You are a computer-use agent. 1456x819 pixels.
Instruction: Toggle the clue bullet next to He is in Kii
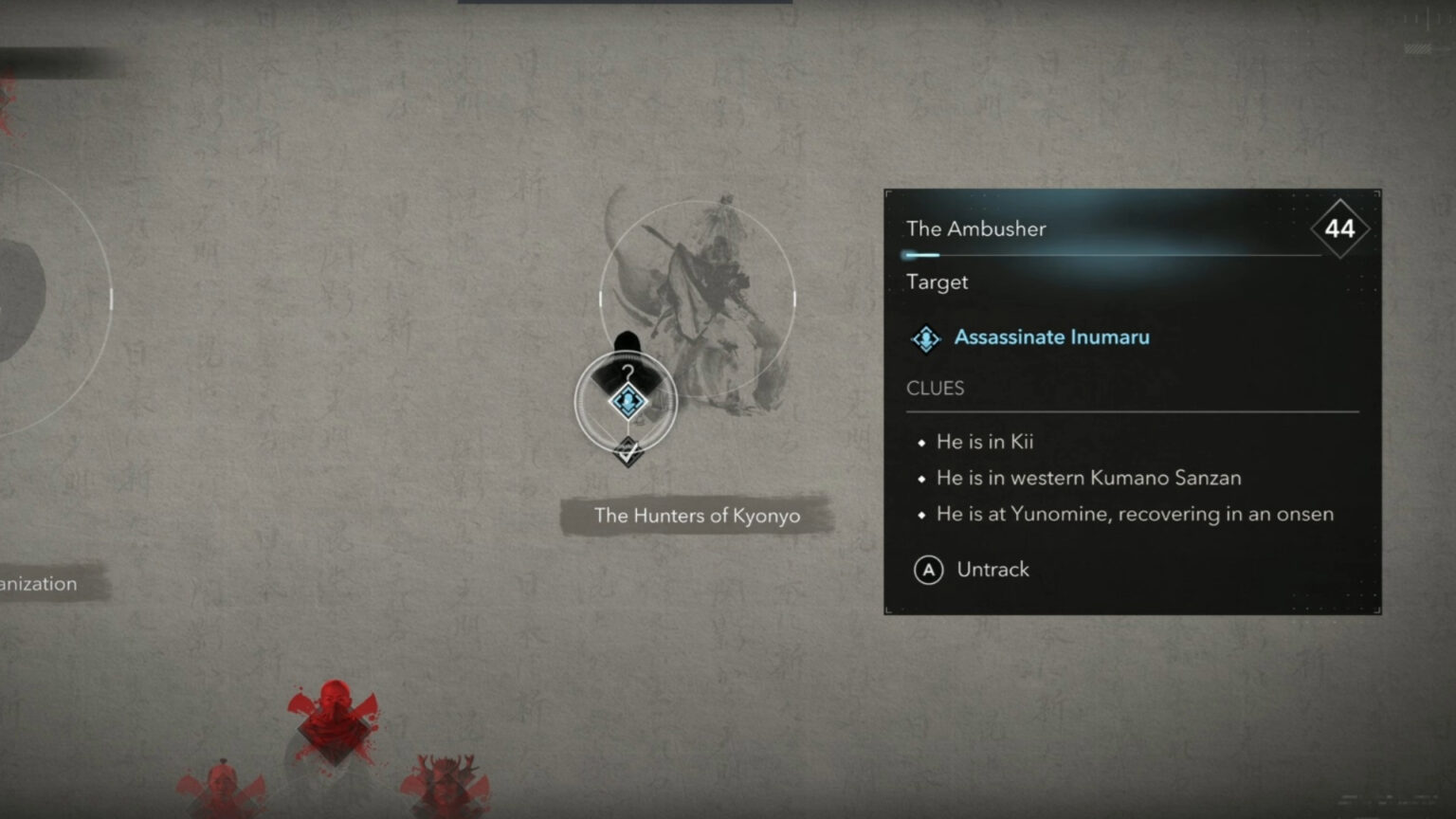pos(920,442)
